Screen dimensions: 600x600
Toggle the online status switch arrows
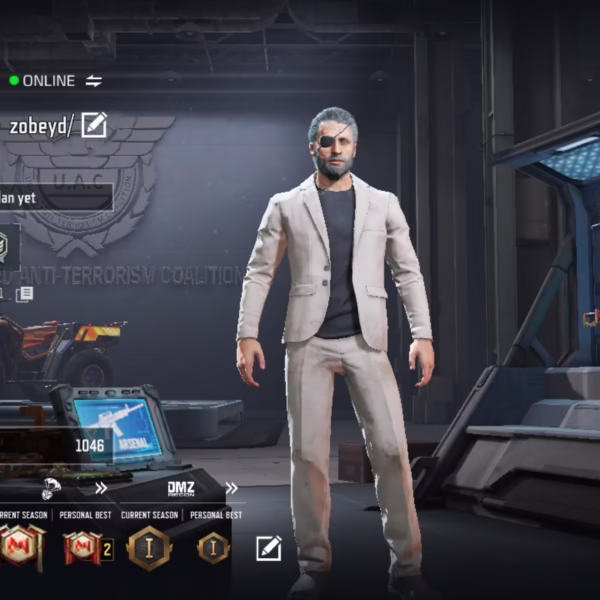(x=94, y=81)
